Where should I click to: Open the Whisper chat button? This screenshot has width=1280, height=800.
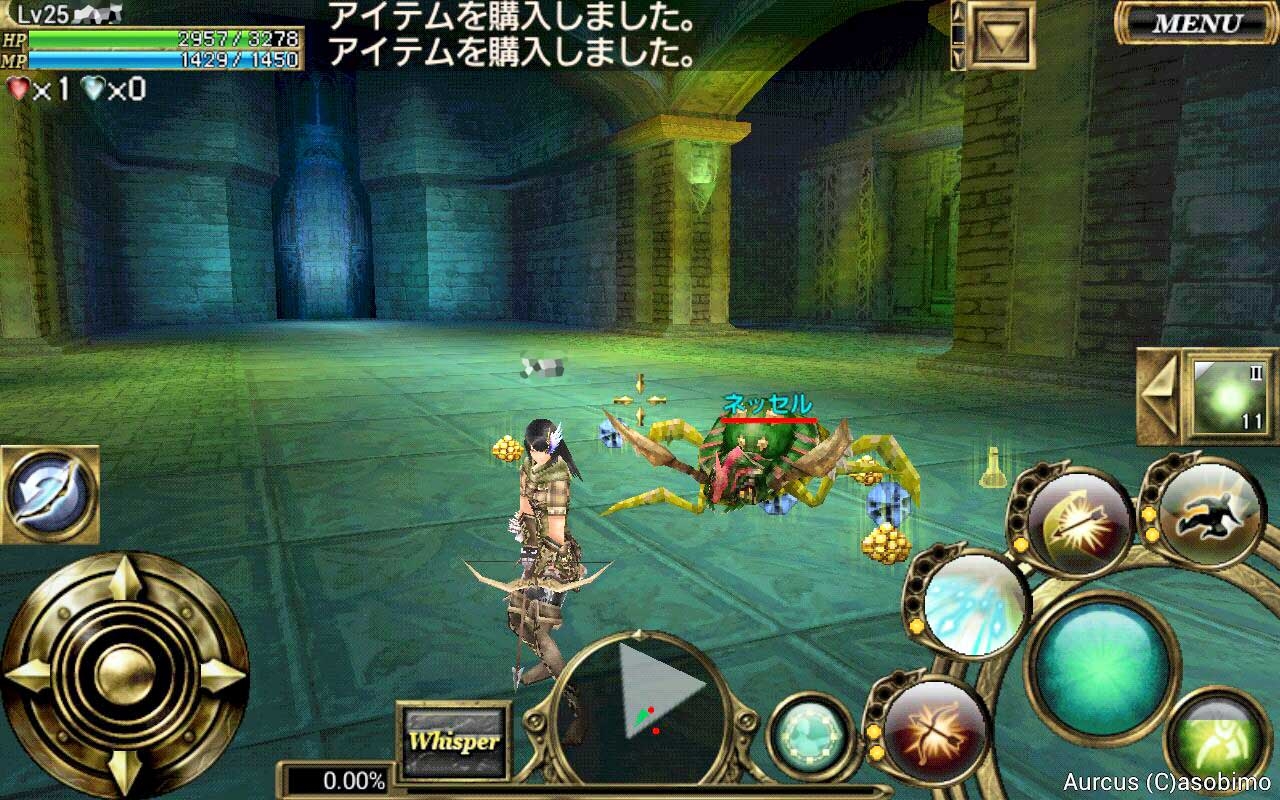(453, 742)
